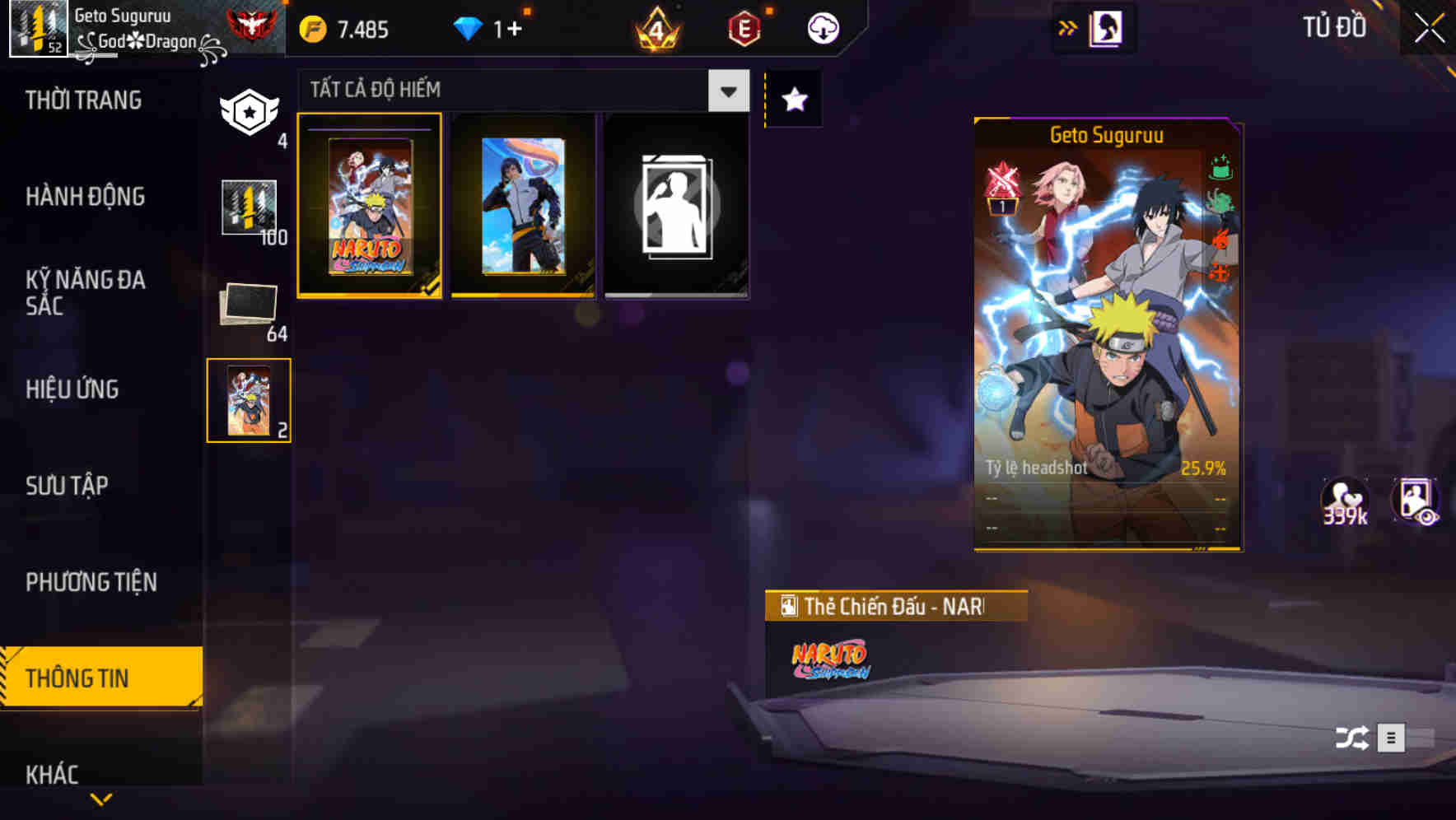Open the HIỆU ỨNG section in sidebar
This screenshot has width=1456, height=820.
tap(72, 389)
